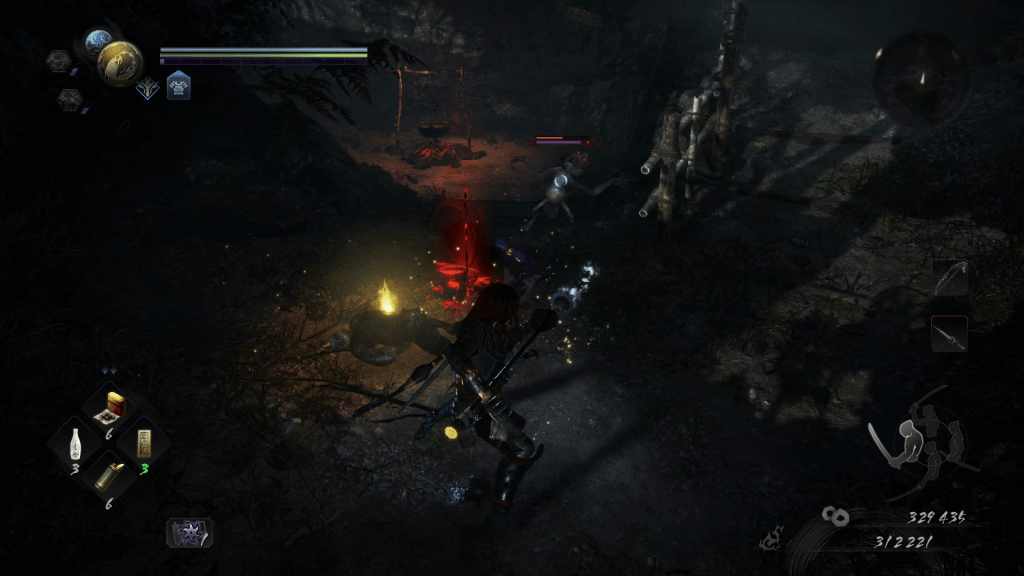The height and width of the screenshot is (576, 1024).
Task: Open the shuriken scroll icon
Action: tap(188, 533)
